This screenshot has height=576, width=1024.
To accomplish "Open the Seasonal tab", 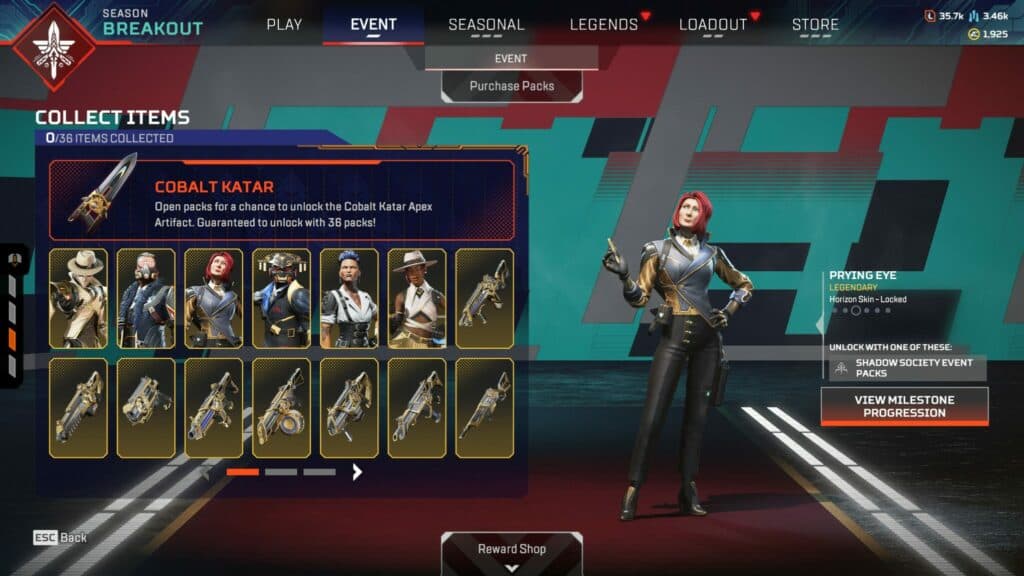I will [486, 24].
